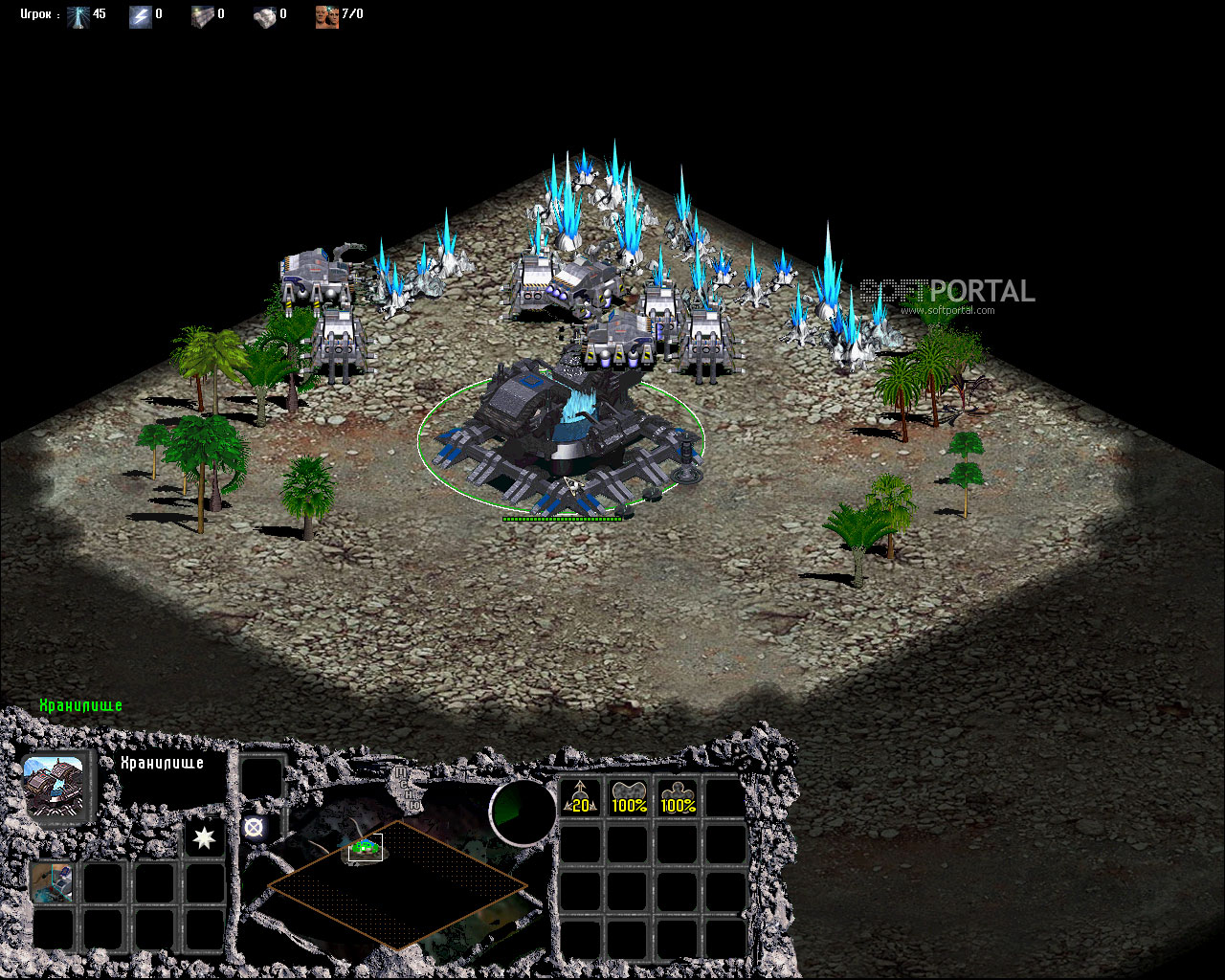Choose the first 100% upgrade icon
This screenshot has height=980, width=1225.
[x=629, y=798]
